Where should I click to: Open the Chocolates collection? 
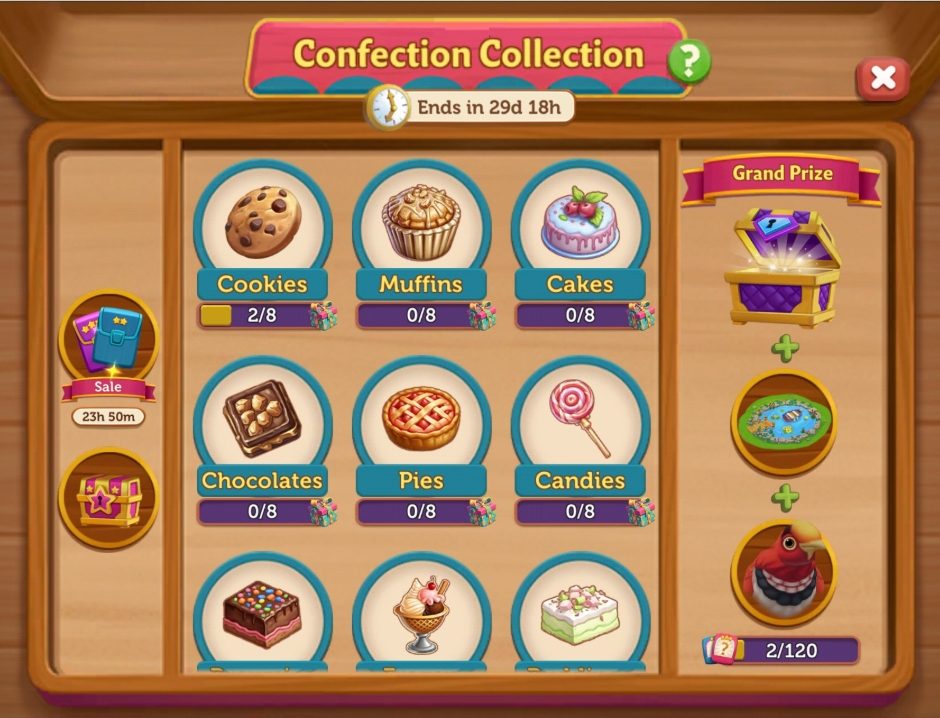[x=262, y=418]
